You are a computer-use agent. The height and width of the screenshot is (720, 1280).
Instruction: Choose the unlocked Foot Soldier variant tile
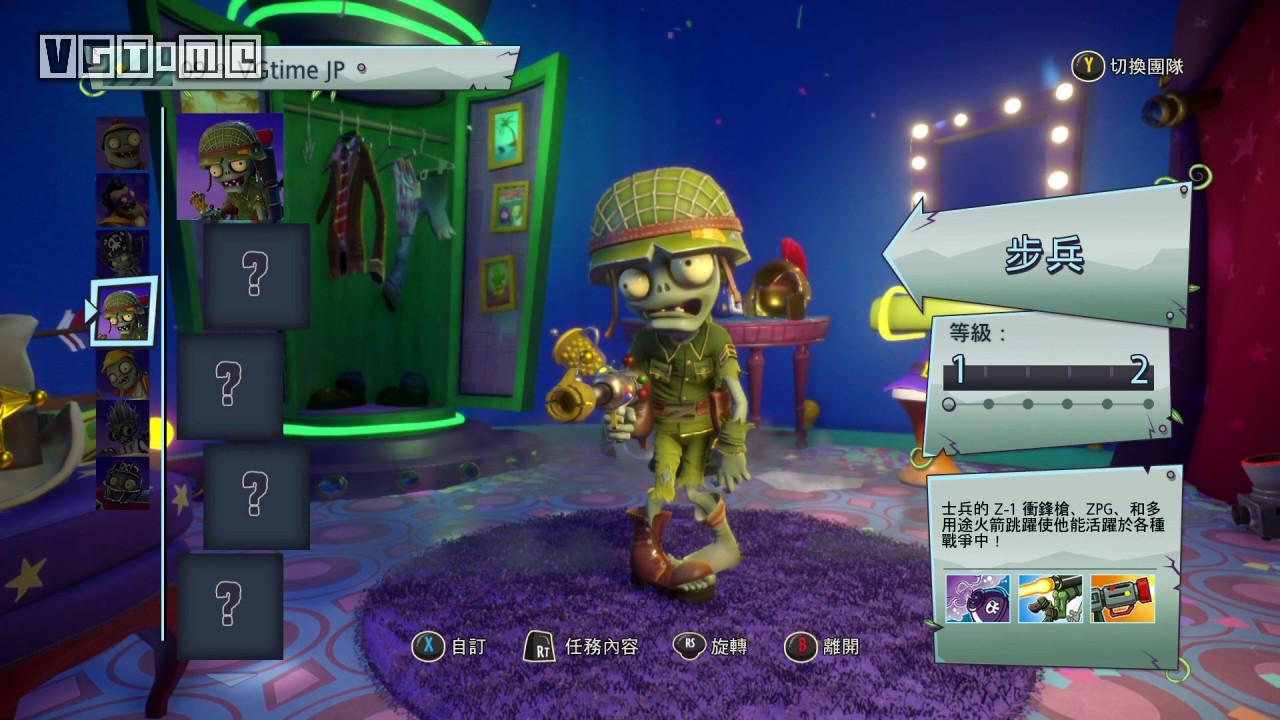point(230,166)
